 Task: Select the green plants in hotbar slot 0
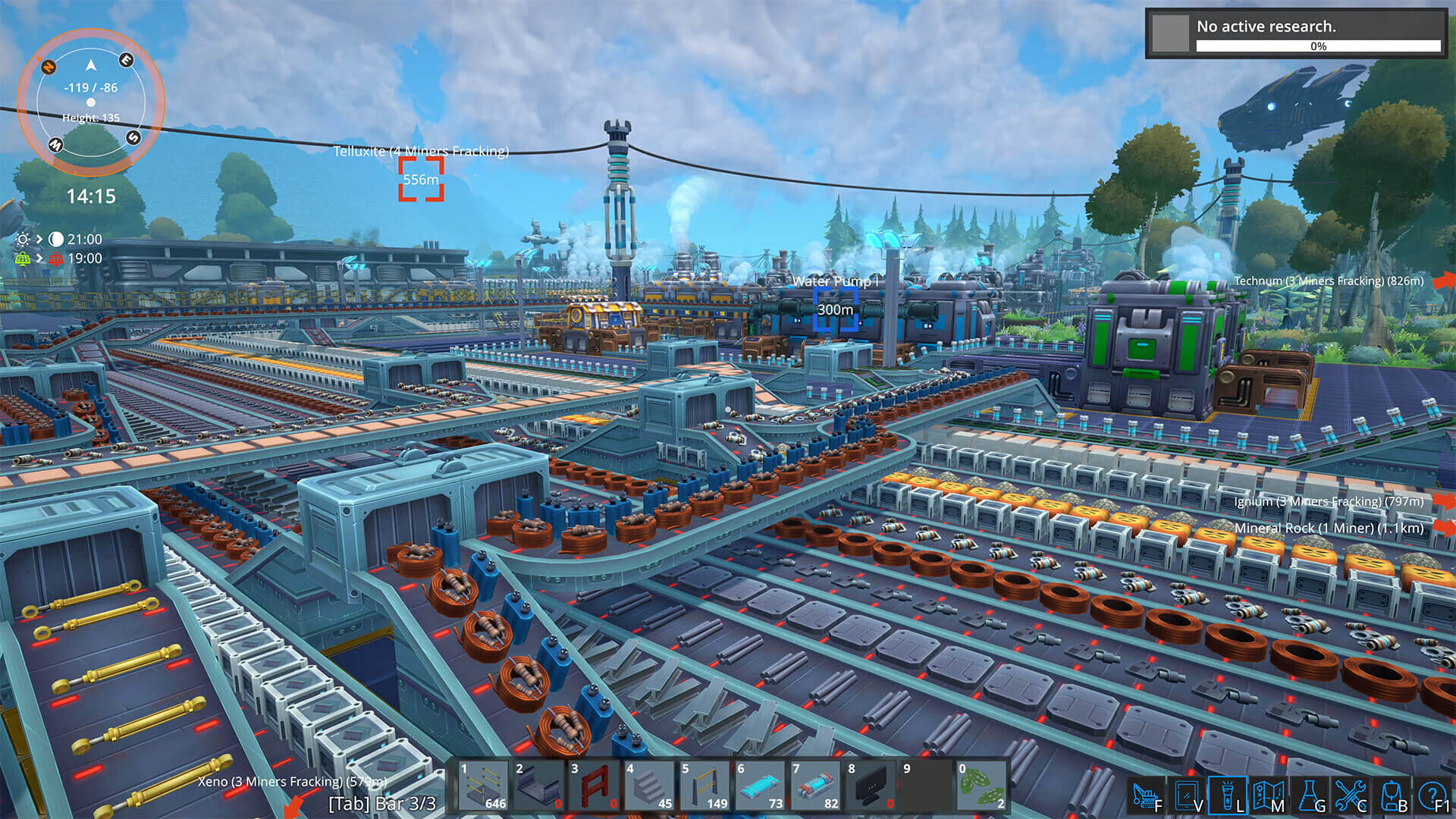[982, 785]
